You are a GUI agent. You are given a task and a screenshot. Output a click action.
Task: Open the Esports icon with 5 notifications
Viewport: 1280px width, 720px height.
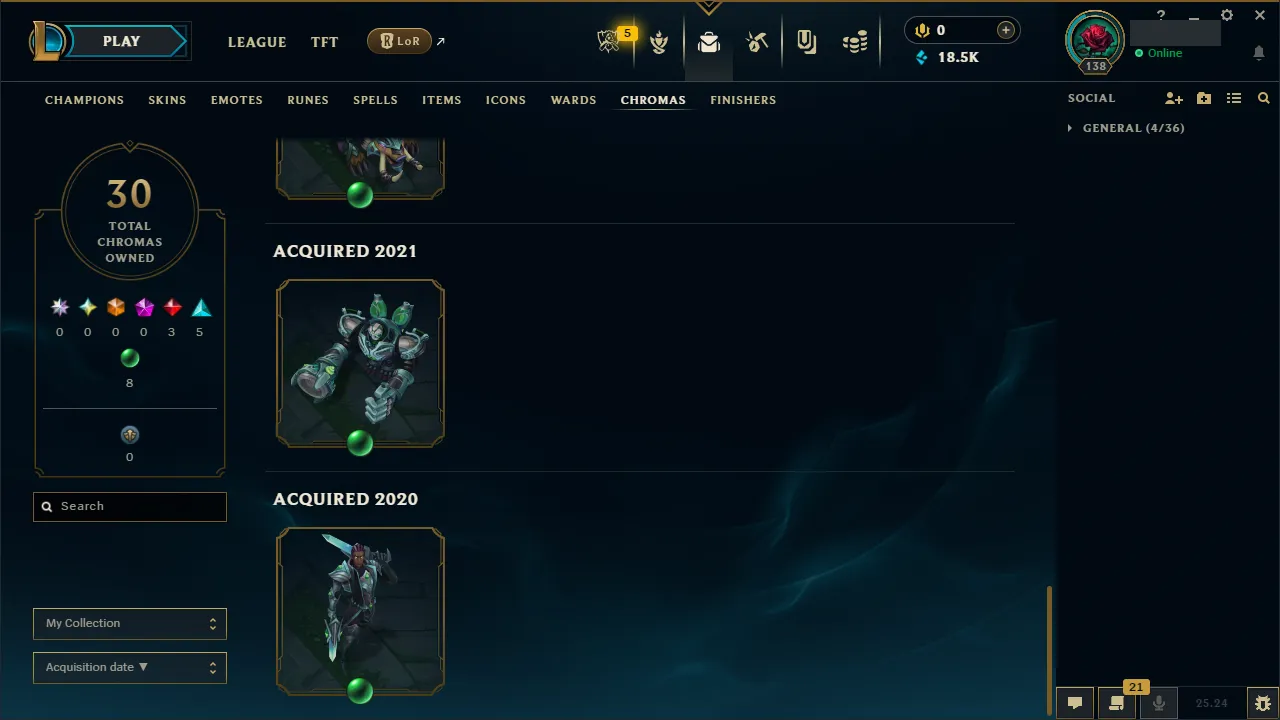click(609, 41)
